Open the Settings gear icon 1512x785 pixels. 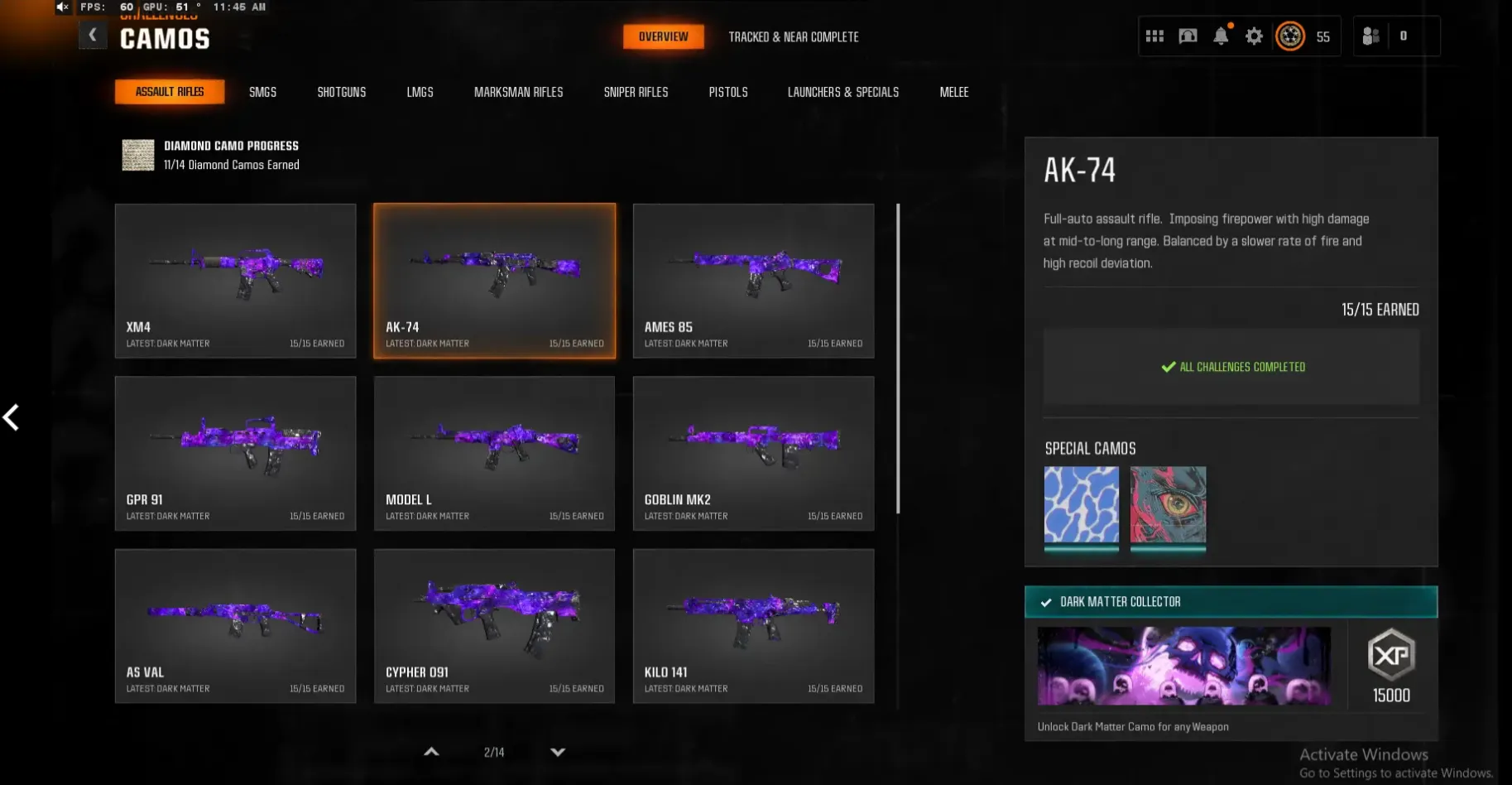1254,36
